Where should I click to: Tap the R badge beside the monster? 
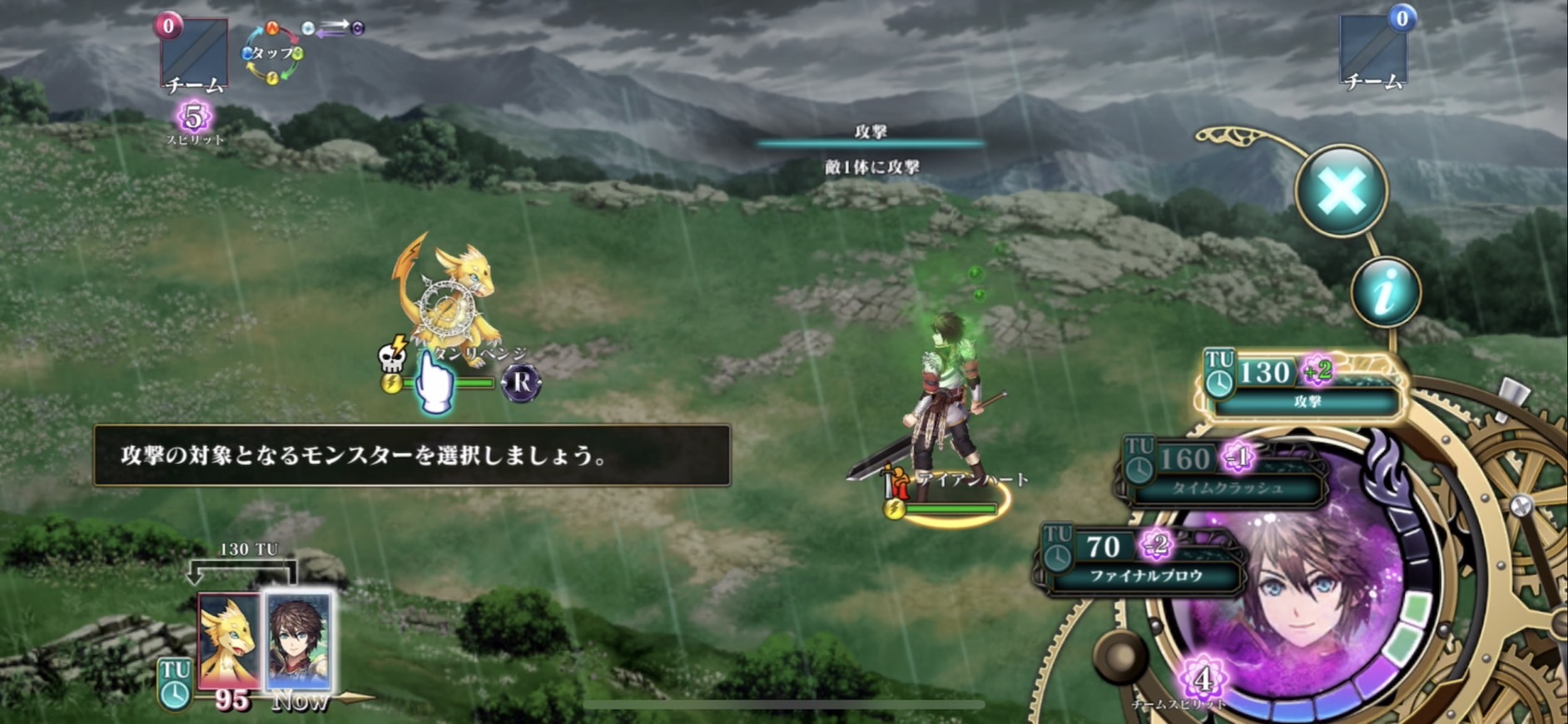click(522, 383)
